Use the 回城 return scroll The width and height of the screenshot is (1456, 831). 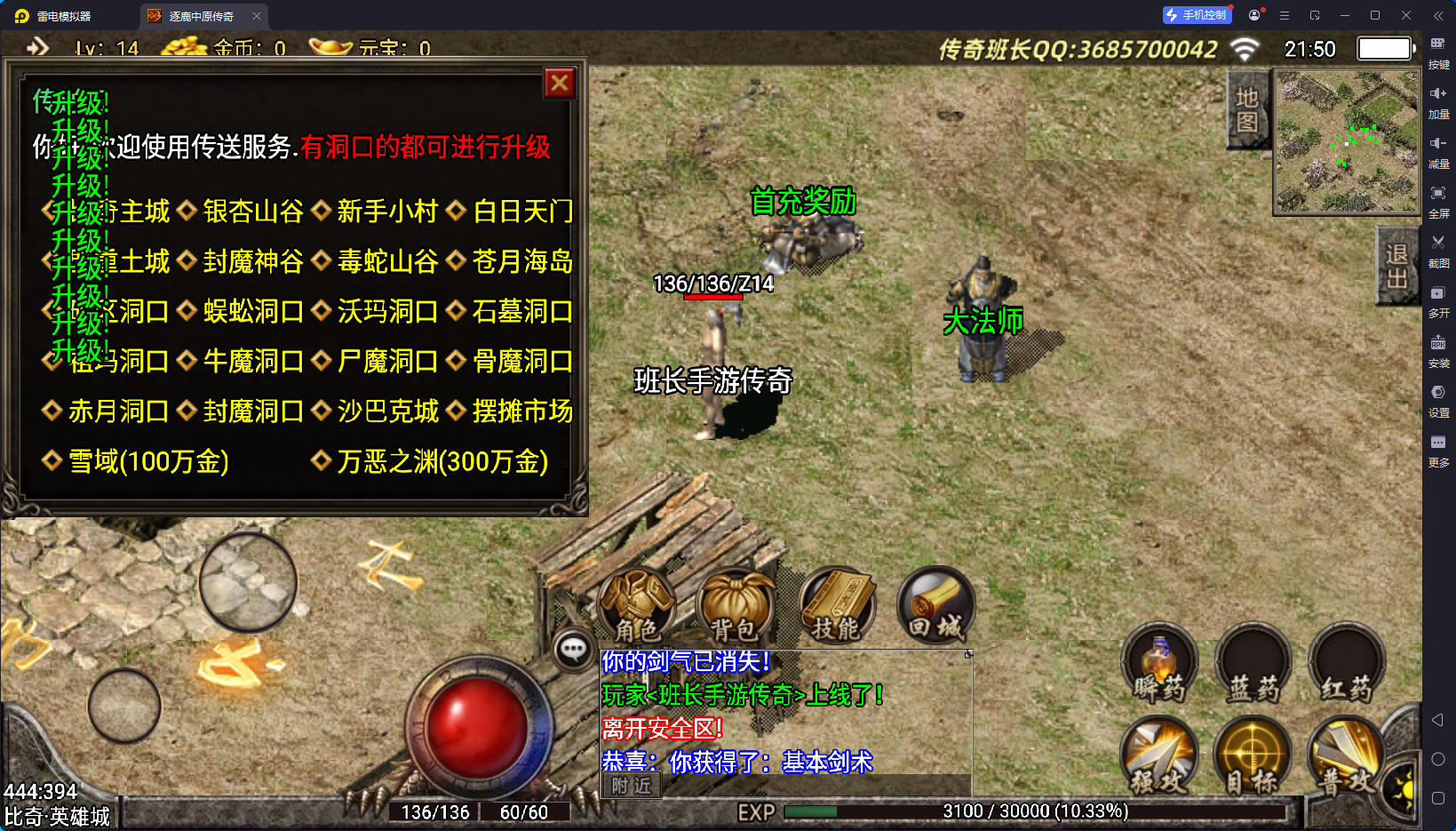click(935, 606)
